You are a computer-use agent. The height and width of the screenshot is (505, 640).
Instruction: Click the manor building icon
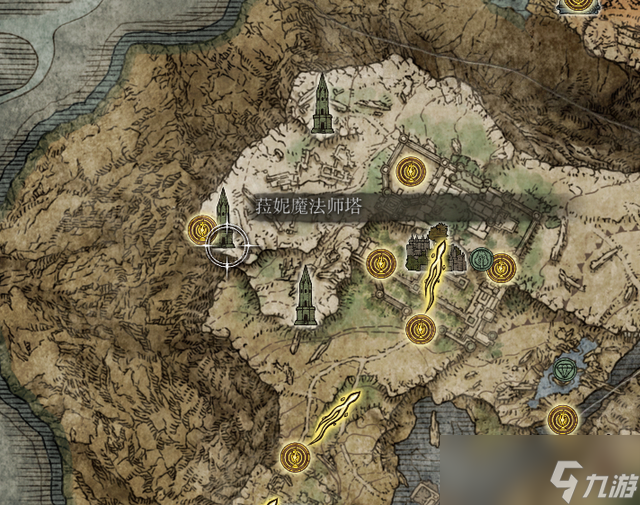coord(432,248)
